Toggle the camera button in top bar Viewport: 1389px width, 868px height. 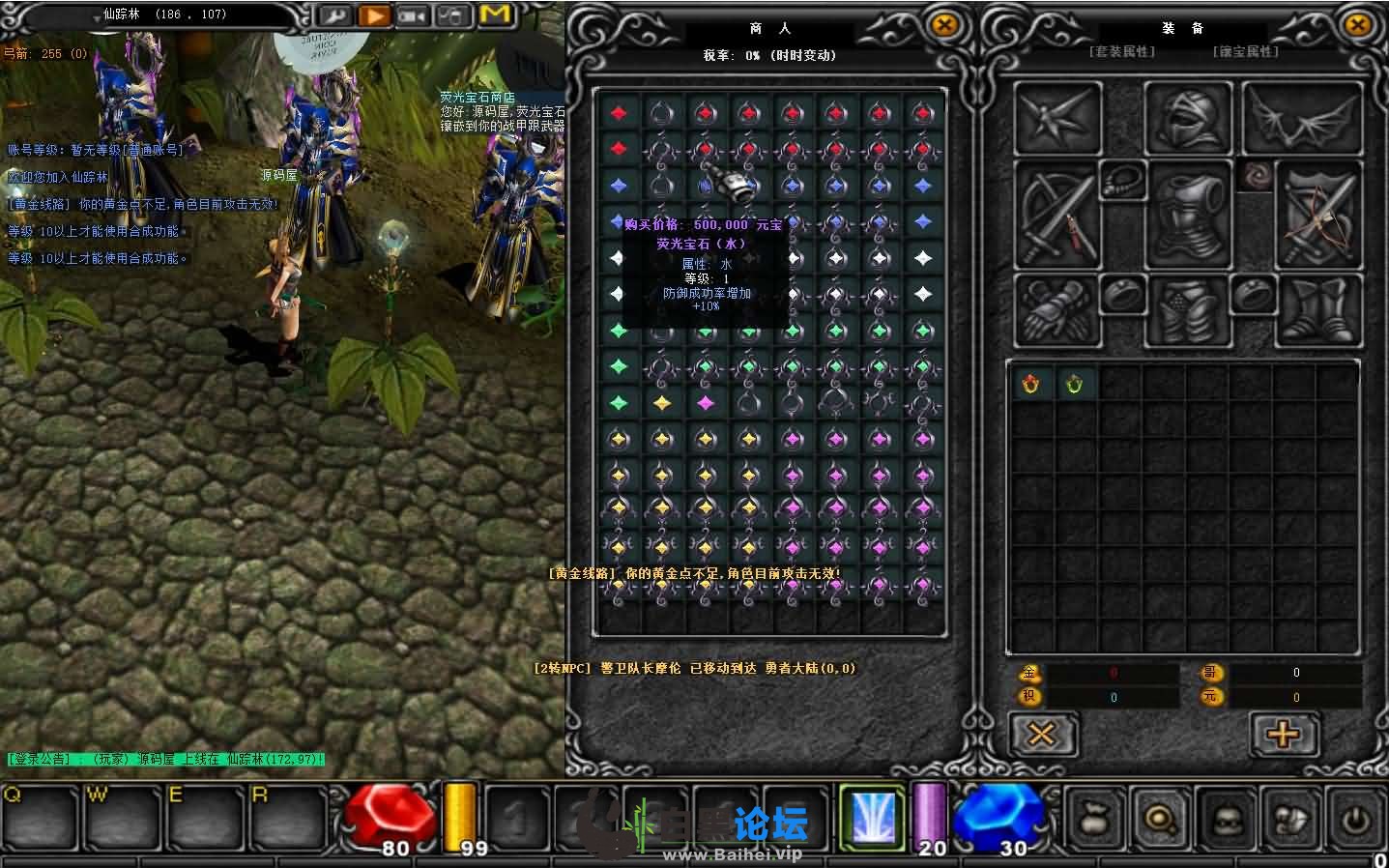[412, 16]
